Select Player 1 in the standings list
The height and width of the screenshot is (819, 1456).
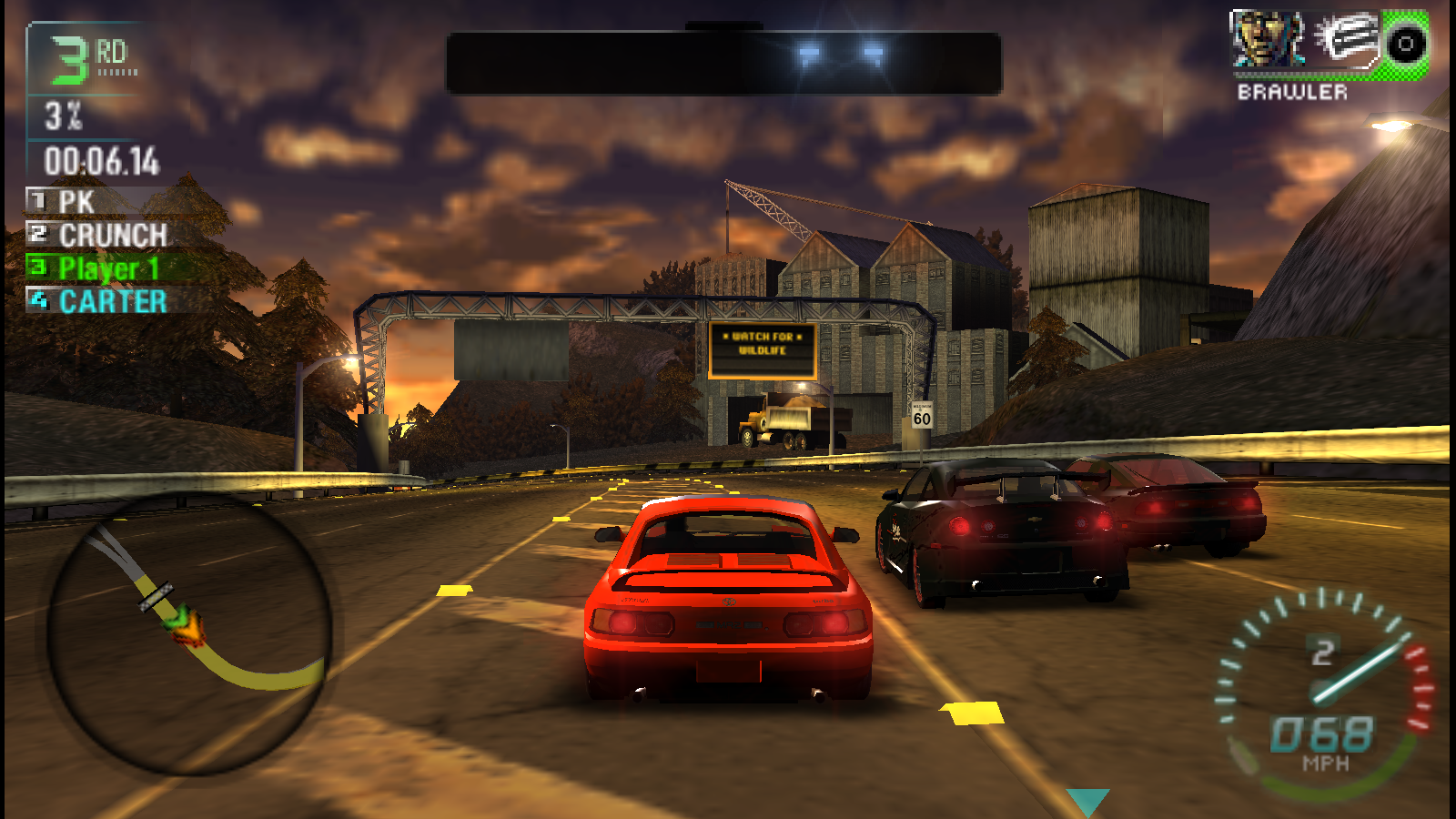point(107,268)
